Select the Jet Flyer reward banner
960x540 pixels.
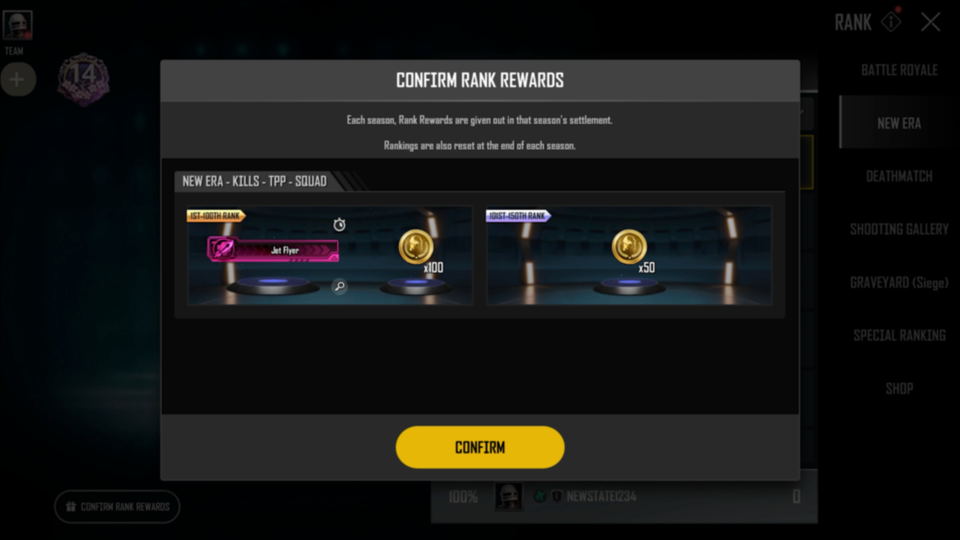(273, 249)
